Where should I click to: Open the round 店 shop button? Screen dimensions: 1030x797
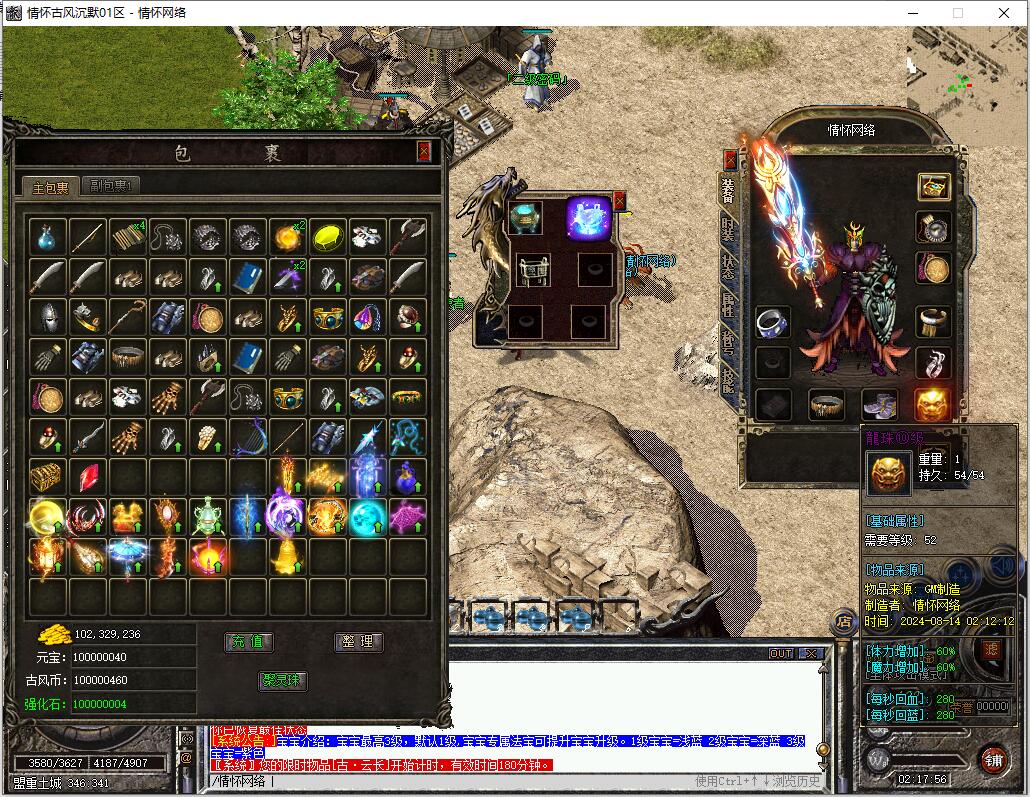point(844,622)
